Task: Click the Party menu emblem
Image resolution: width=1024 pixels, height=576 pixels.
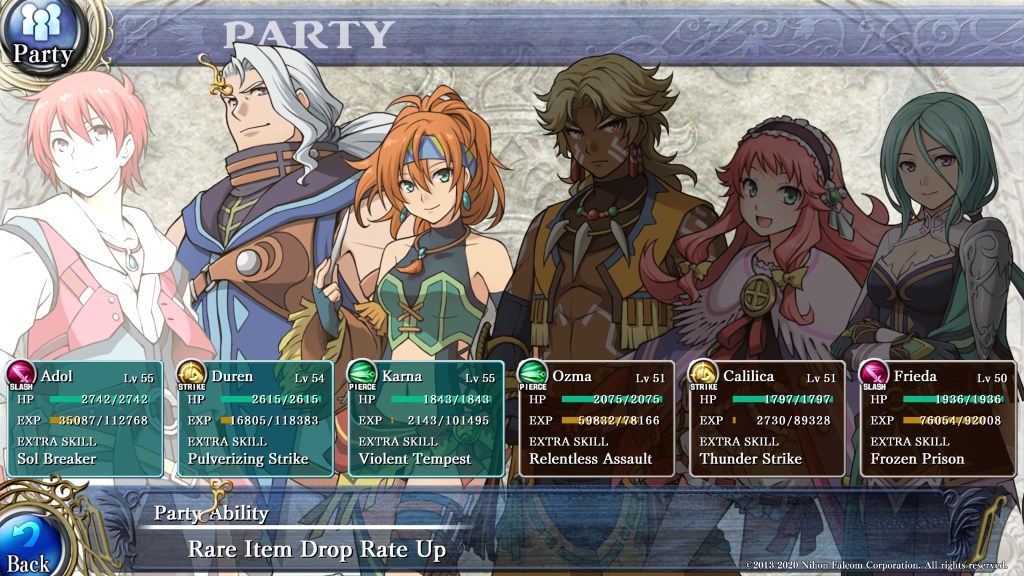Action: 40,36
